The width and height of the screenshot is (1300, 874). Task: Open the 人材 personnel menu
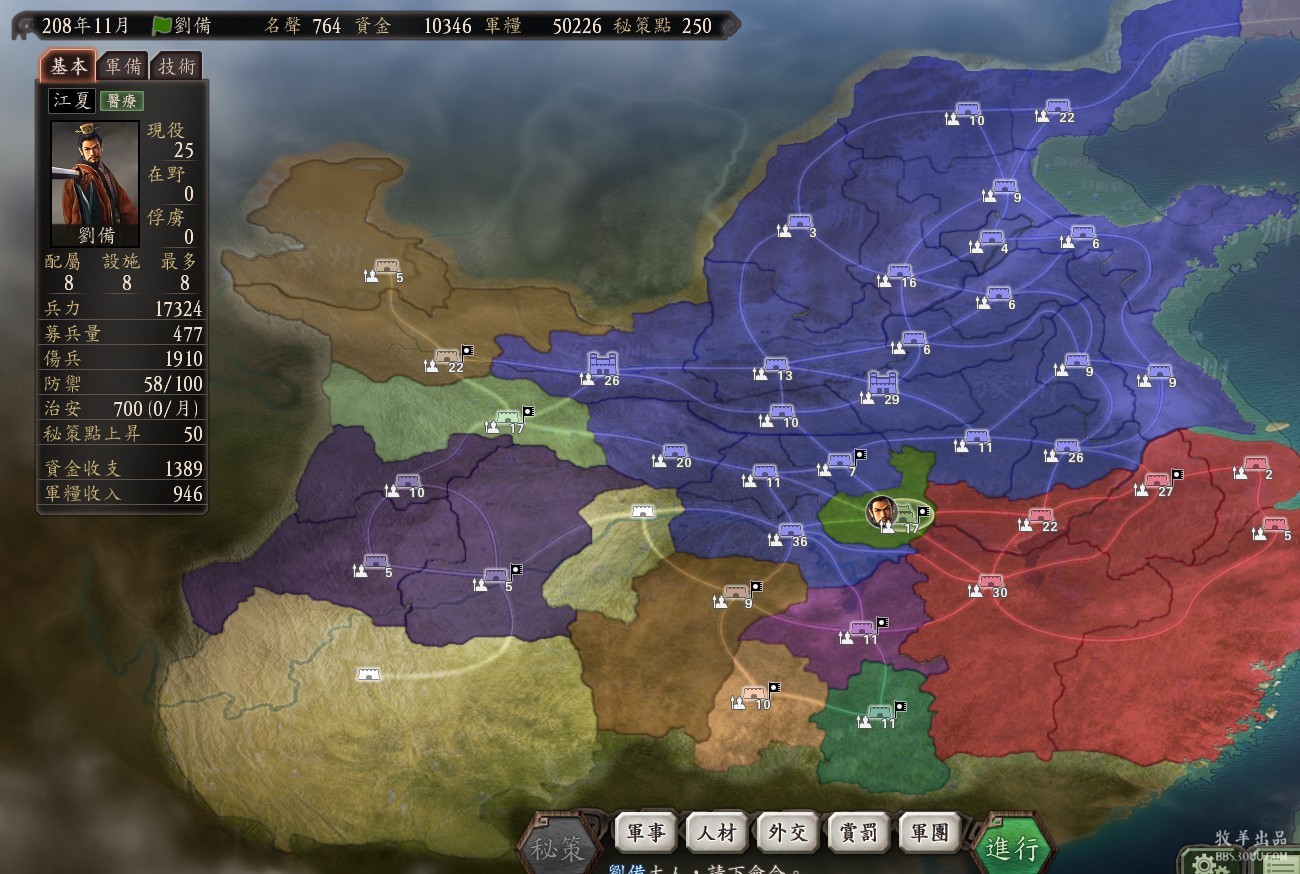tap(717, 831)
